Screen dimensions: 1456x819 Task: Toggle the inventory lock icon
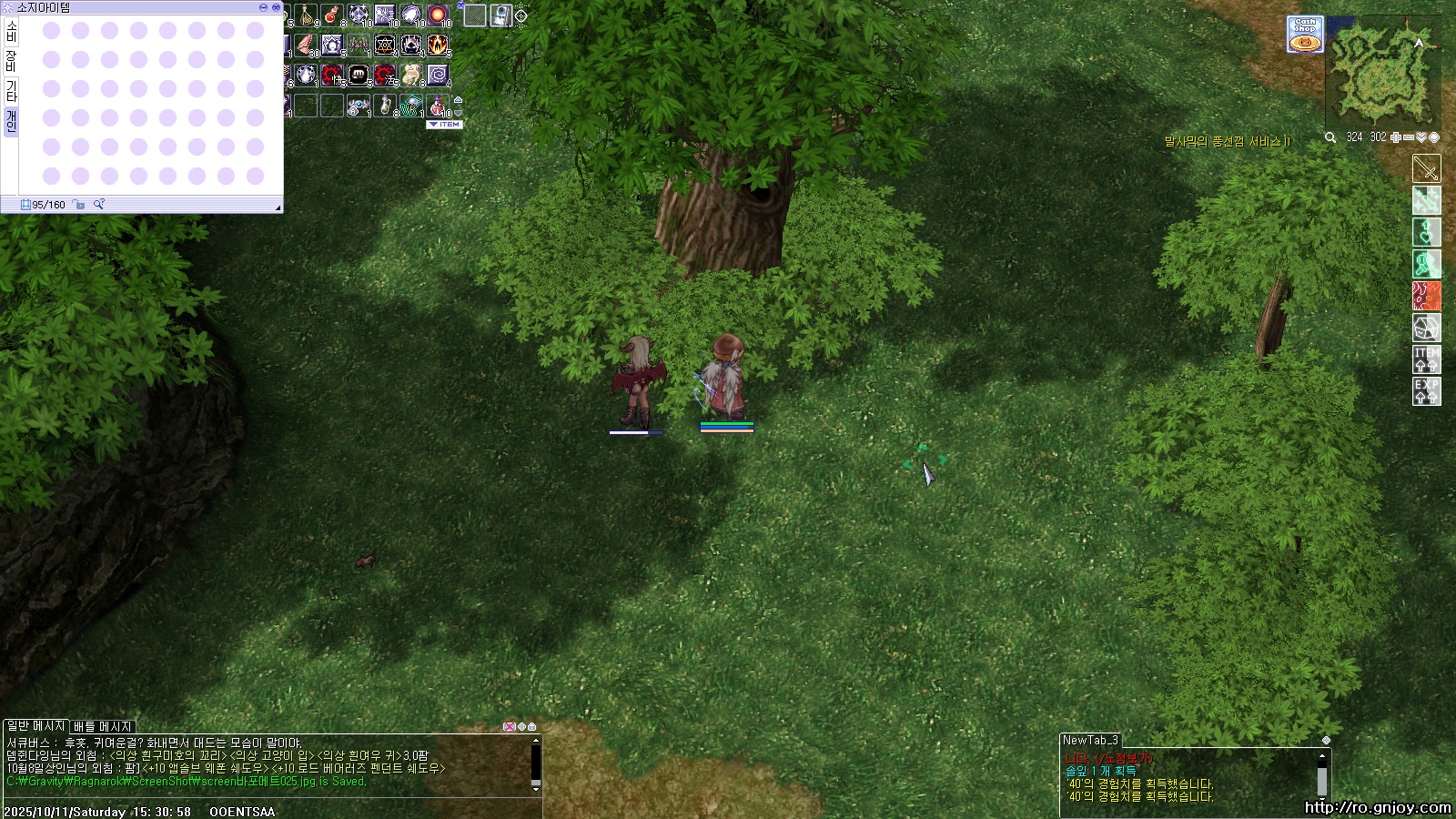[x=79, y=205]
